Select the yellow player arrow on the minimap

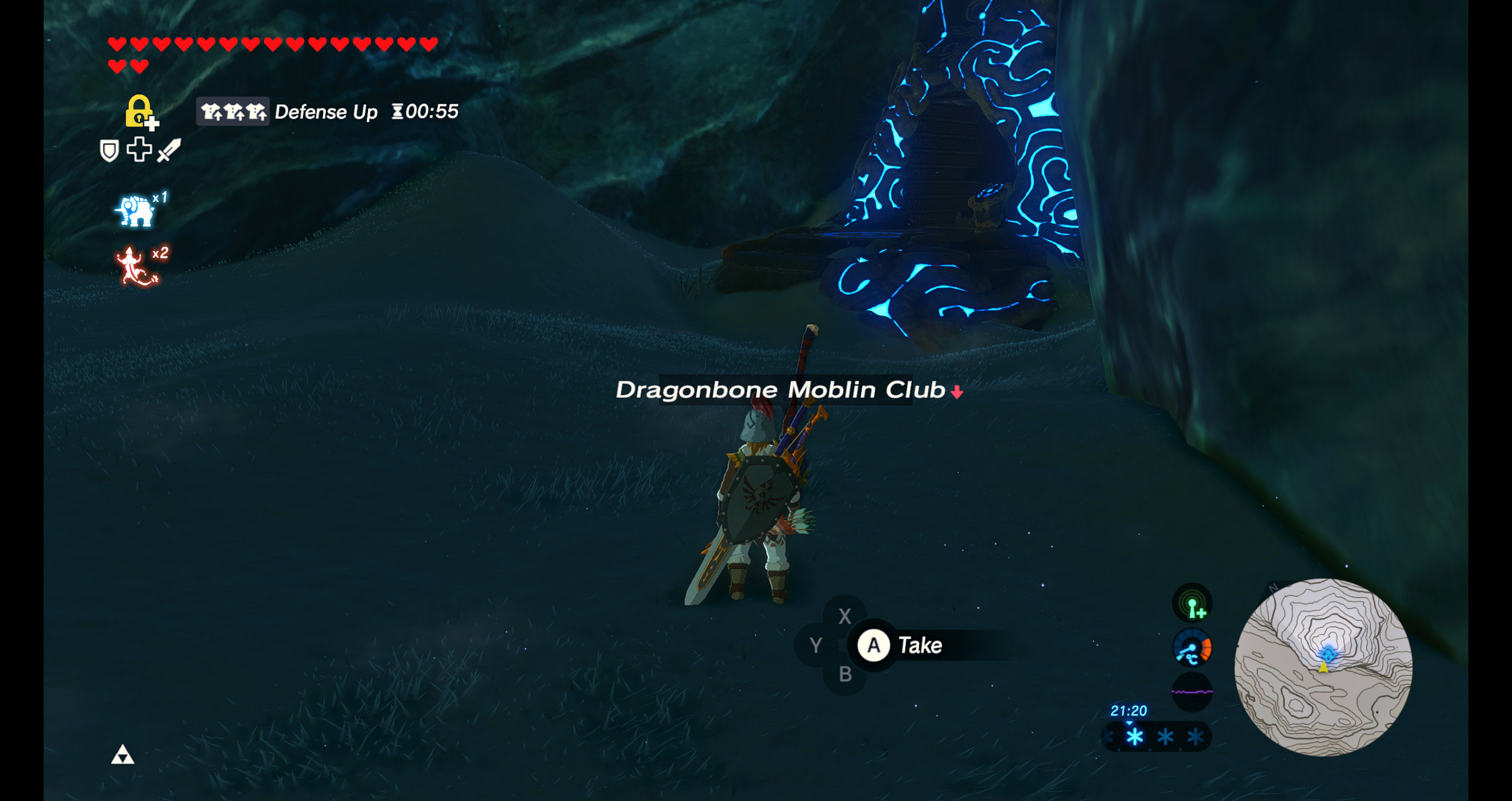coord(1324,668)
